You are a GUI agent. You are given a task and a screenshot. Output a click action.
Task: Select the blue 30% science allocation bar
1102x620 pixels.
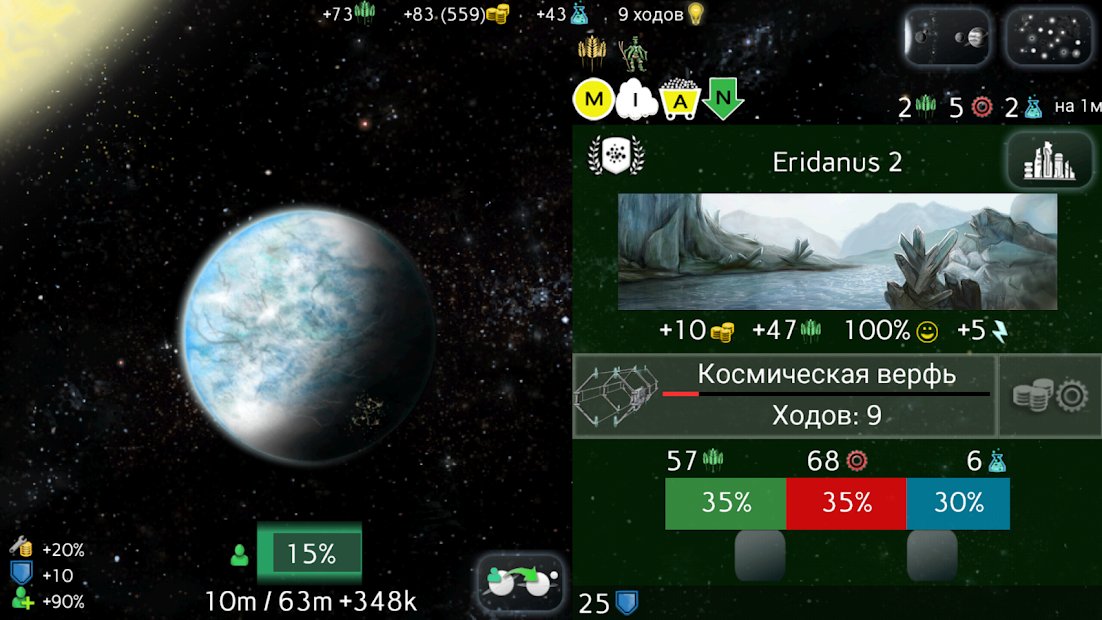958,503
